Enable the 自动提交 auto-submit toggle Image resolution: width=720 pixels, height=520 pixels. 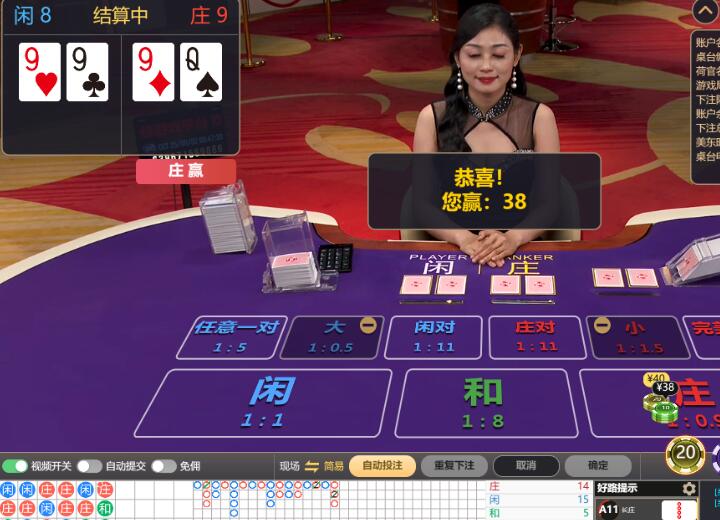coord(89,466)
